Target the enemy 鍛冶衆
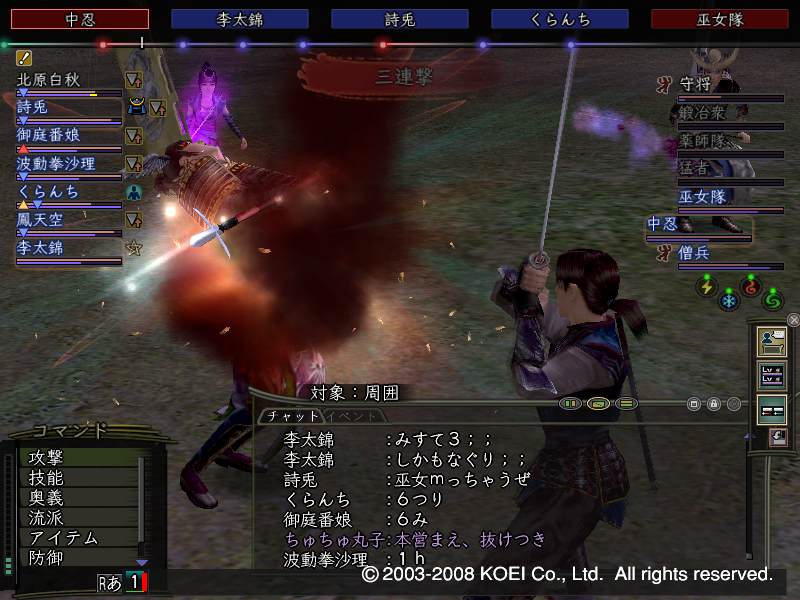This screenshot has height=600, width=800. 706,114
